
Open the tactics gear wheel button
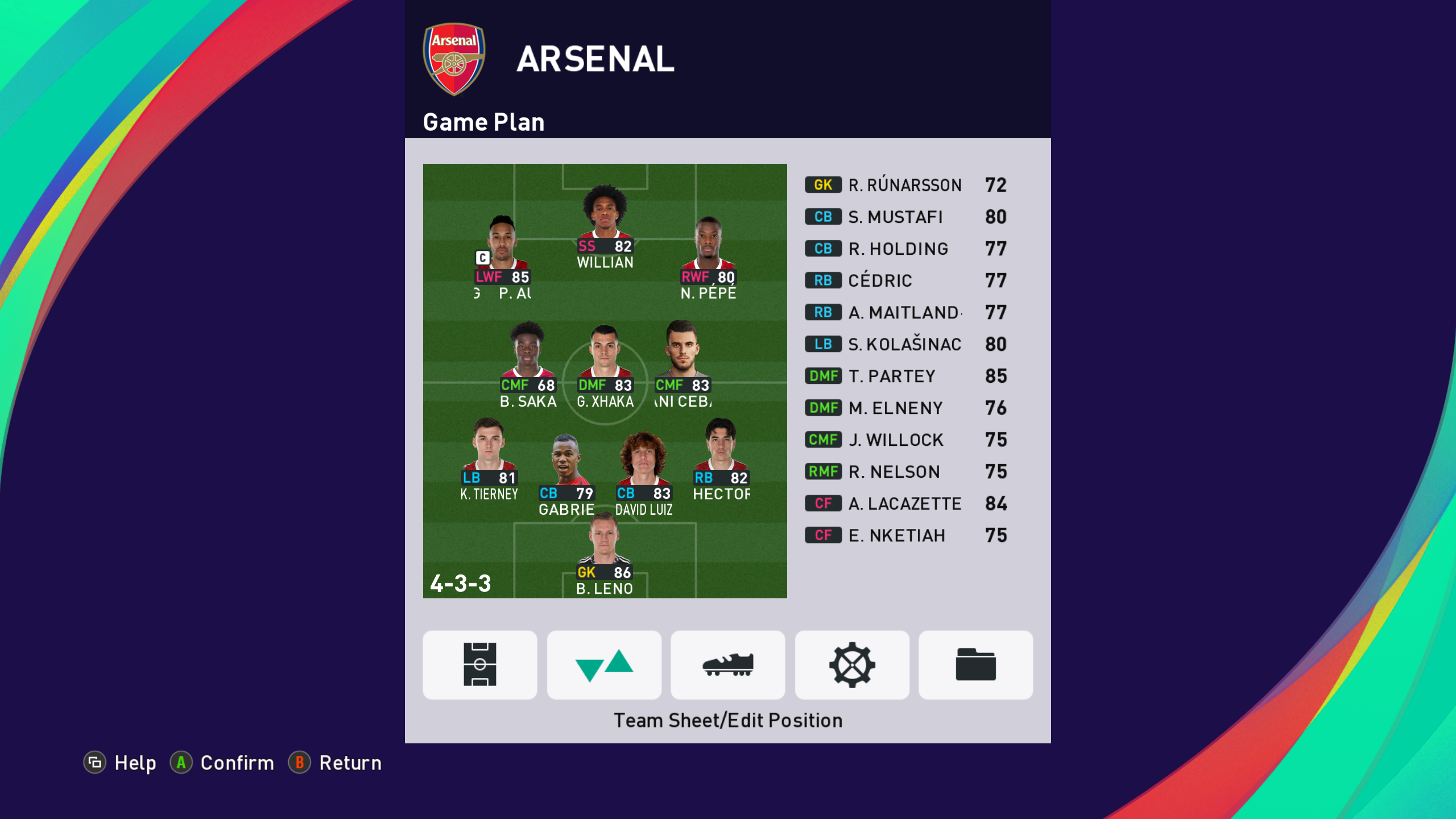coord(851,664)
